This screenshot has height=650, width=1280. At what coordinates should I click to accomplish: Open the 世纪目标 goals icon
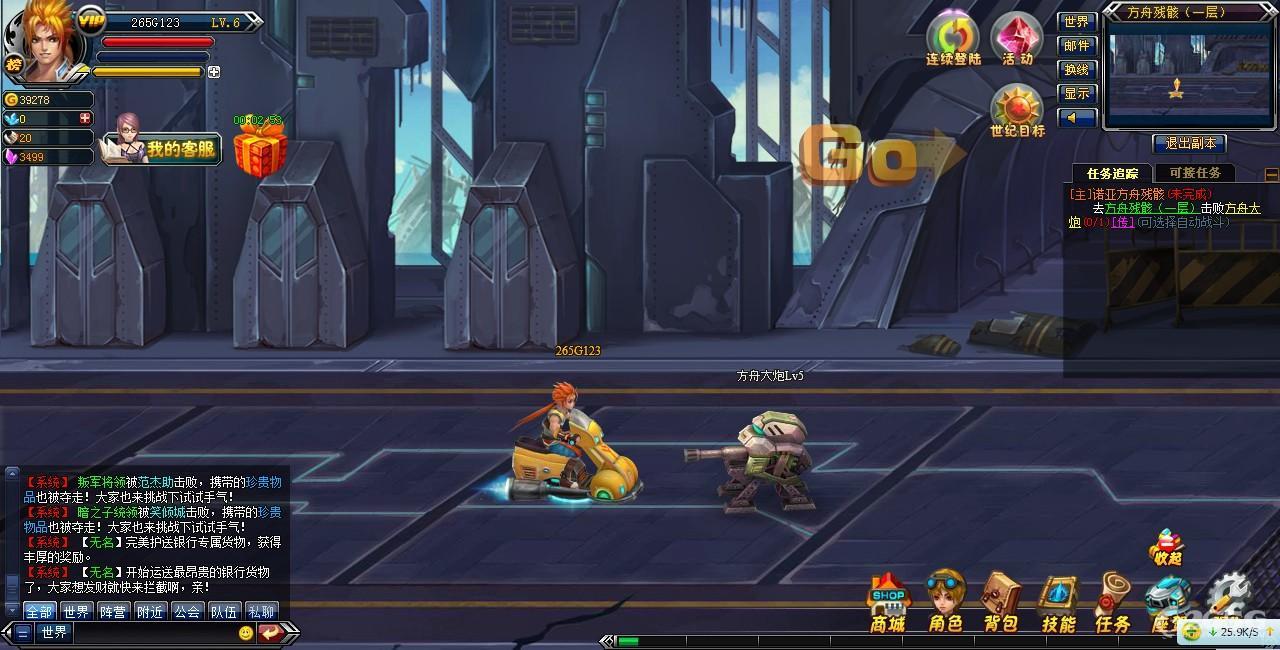[1017, 111]
